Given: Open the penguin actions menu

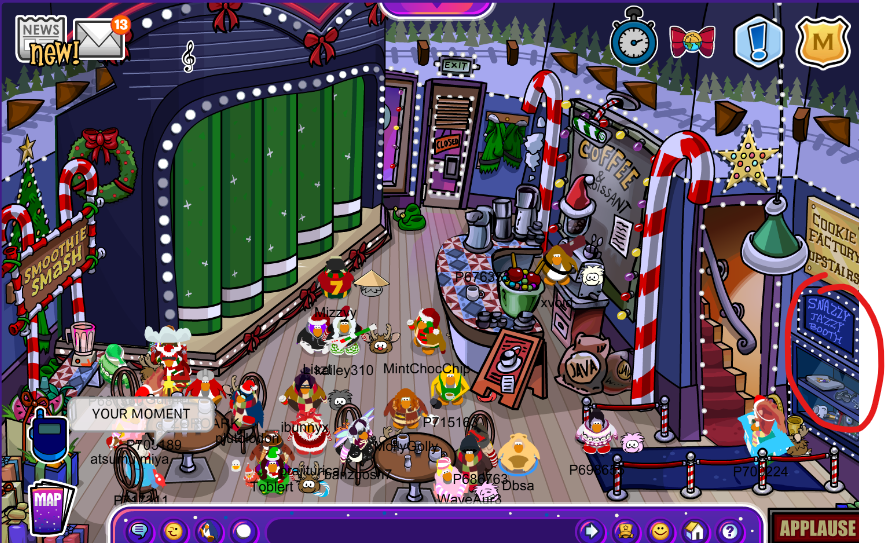Looking at the screenshot, I should tap(208, 530).
